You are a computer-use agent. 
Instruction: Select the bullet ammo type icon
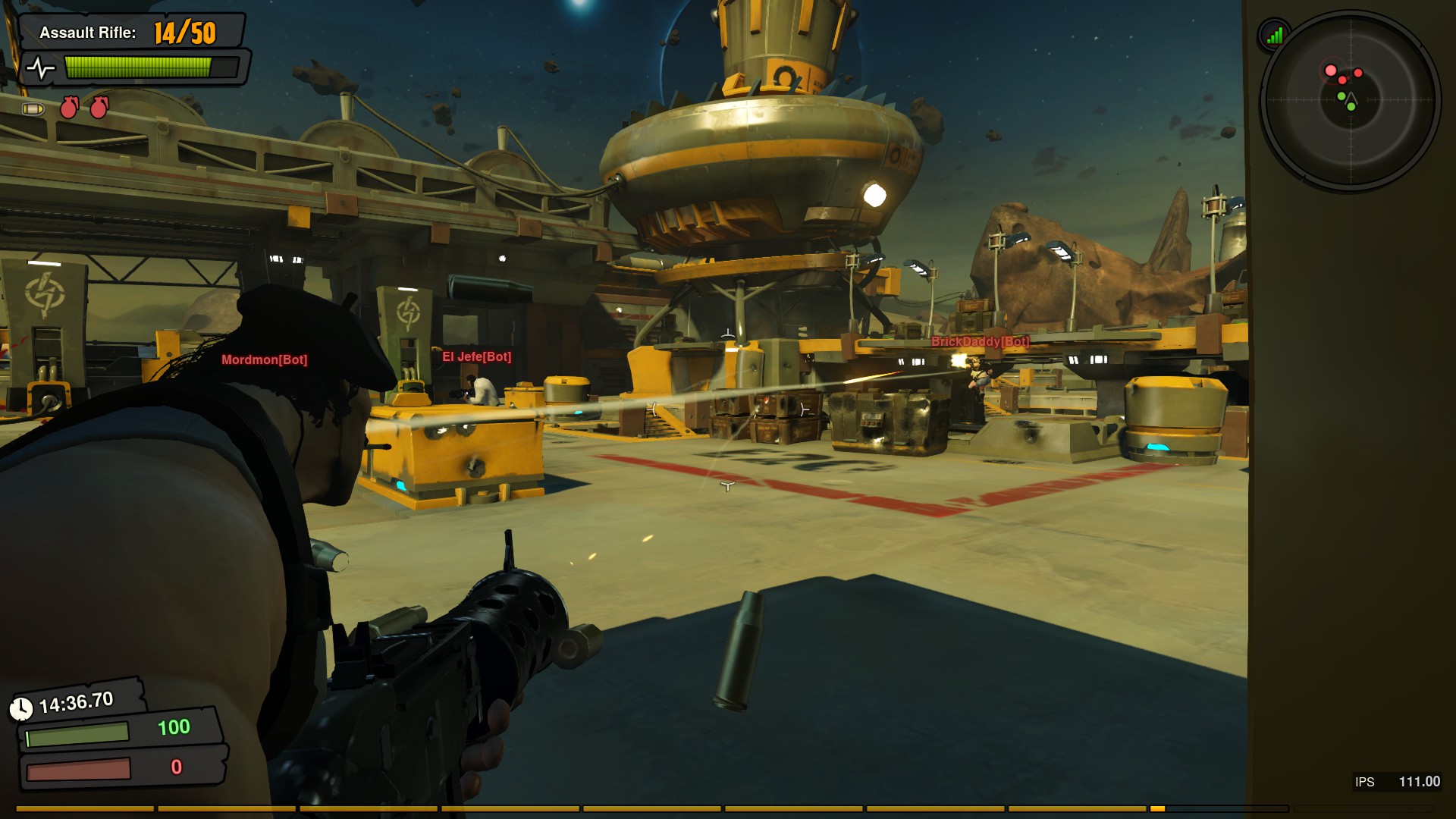click(x=33, y=109)
